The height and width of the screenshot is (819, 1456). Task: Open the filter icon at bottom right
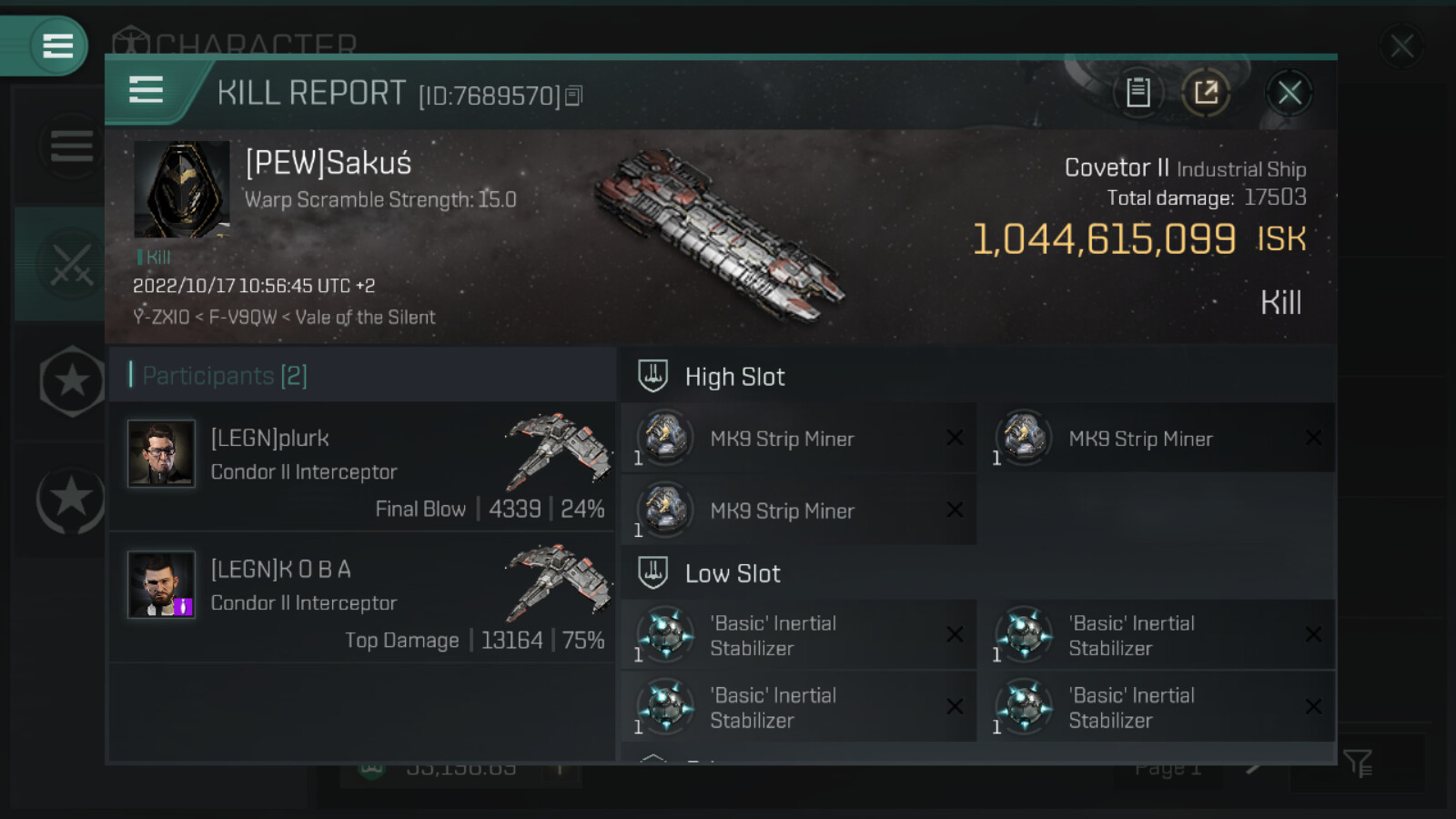(x=1357, y=763)
